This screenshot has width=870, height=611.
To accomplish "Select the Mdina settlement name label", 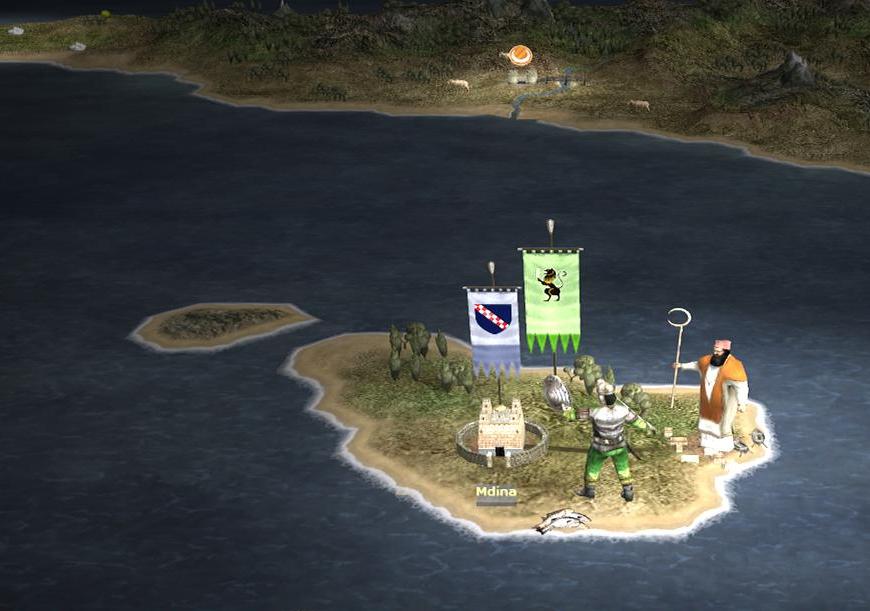I will (x=496, y=492).
